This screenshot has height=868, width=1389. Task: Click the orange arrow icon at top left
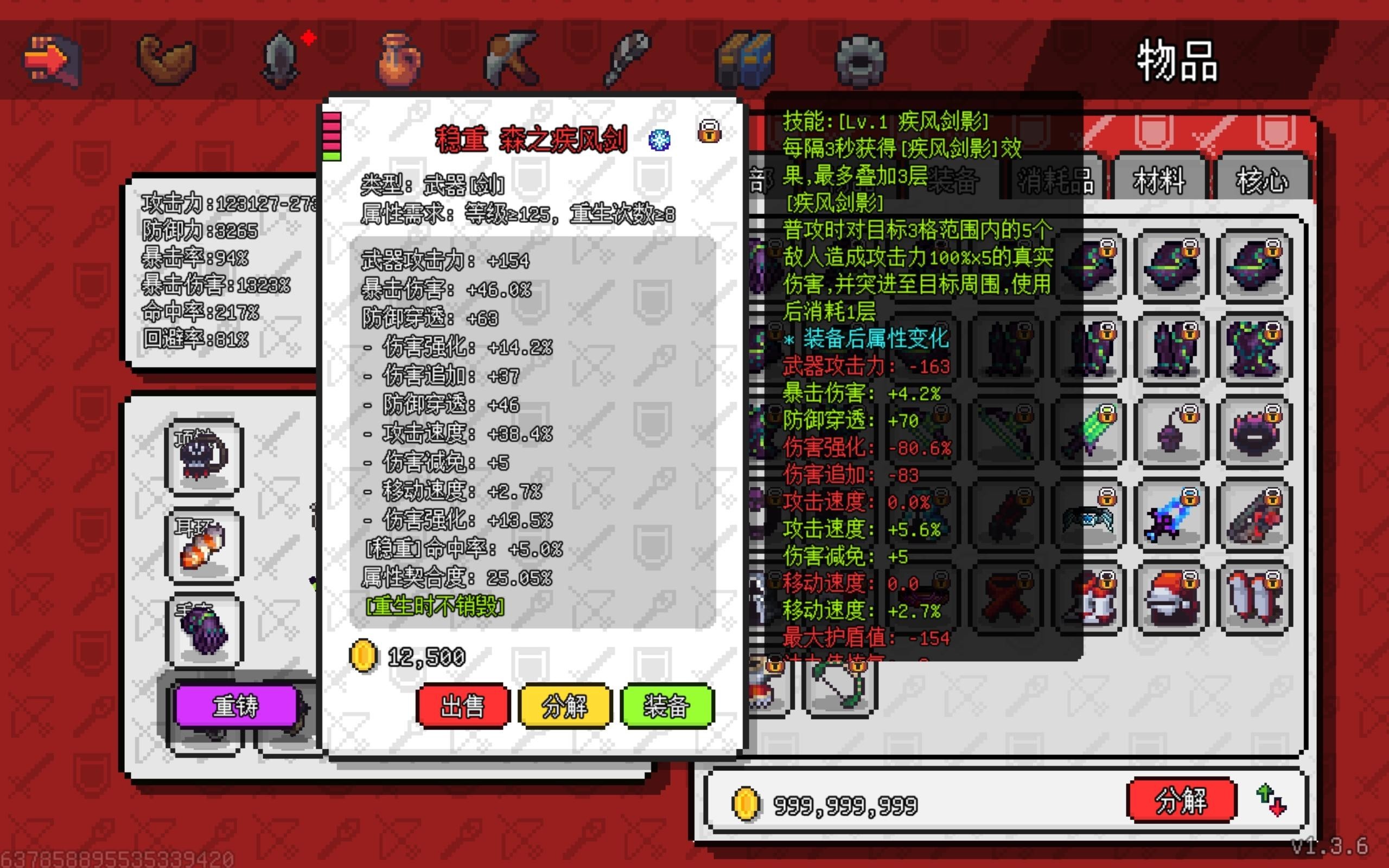point(53,58)
